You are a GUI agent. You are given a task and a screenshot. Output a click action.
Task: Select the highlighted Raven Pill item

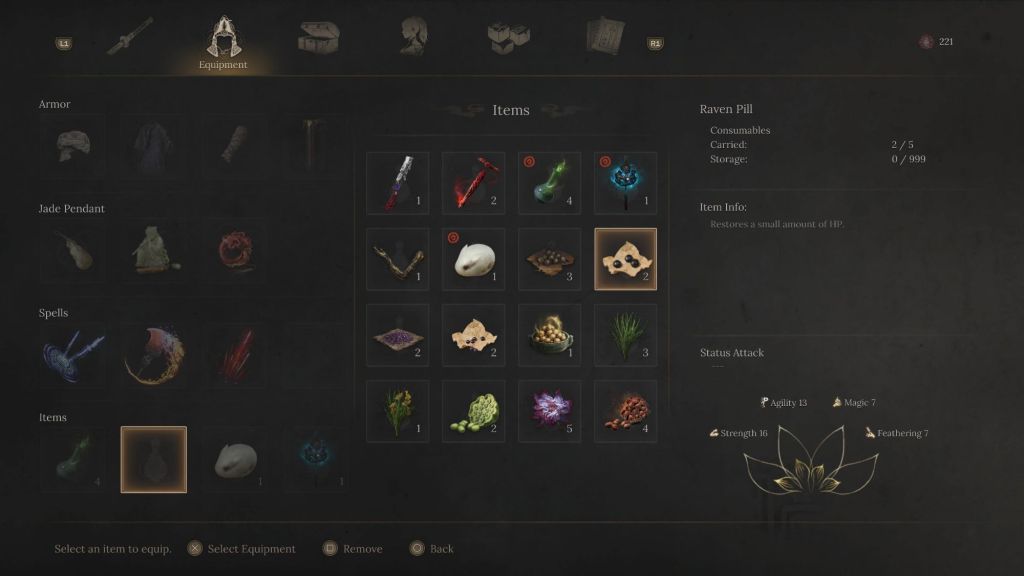click(626, 259)
